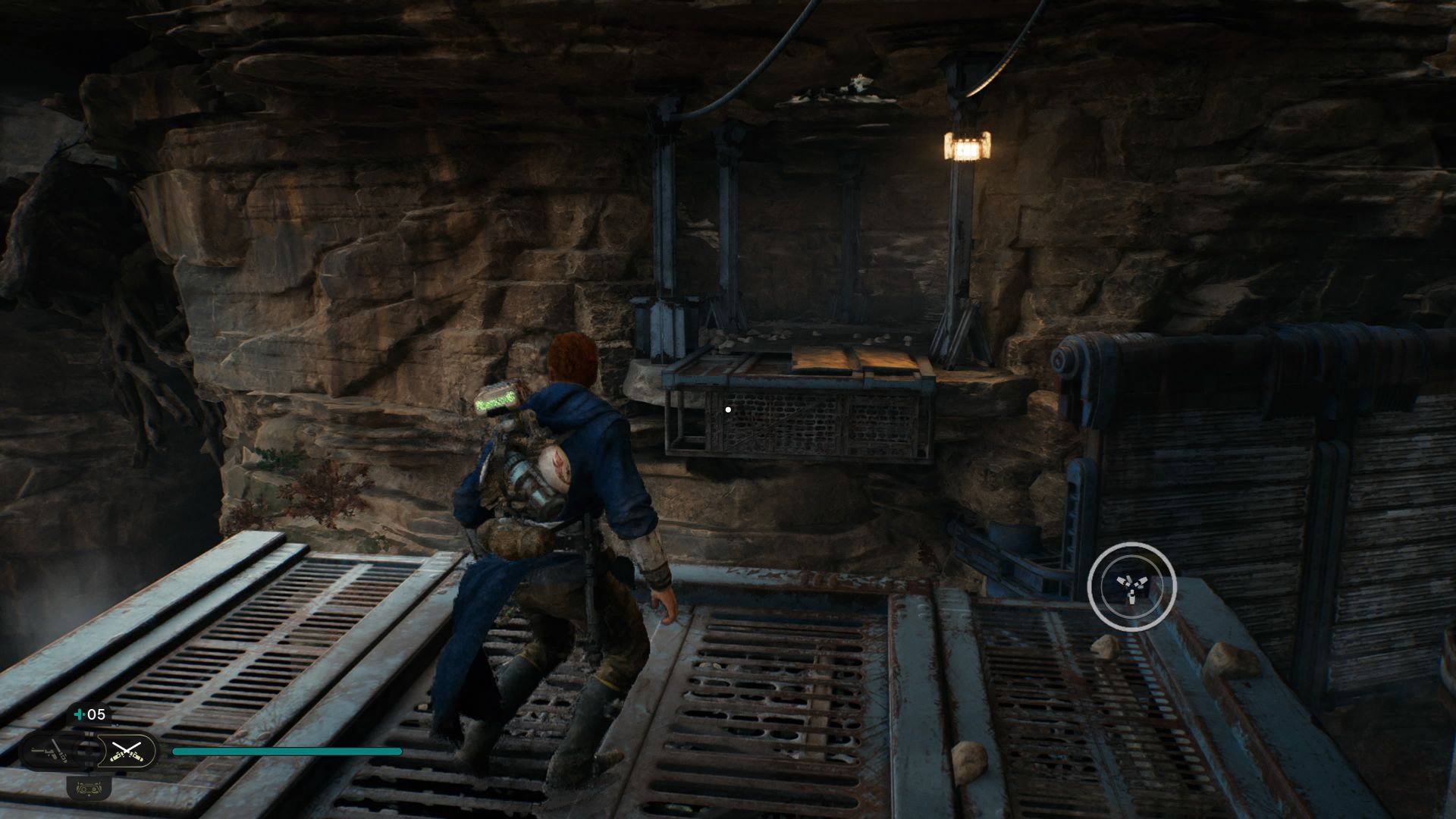Activate the BD-1 droid icon

click(x=89, y=788)
